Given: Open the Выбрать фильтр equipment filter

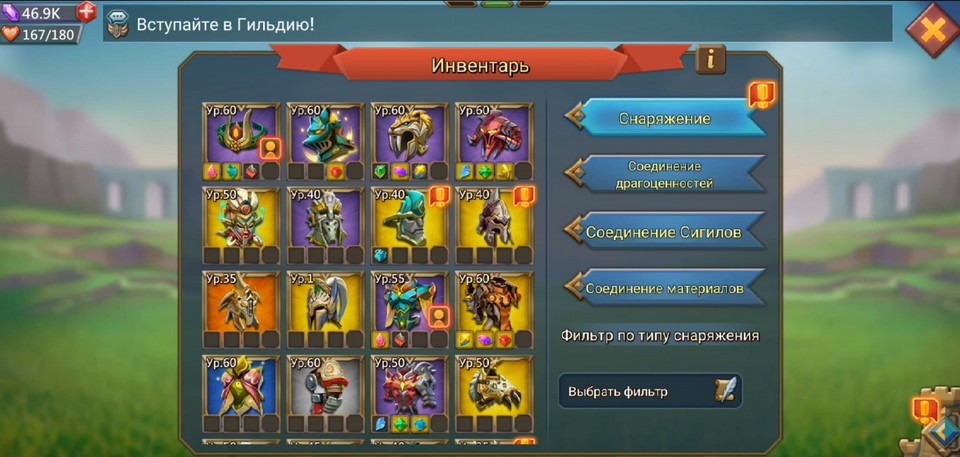Looking at the screenshot, I should 650,391.
